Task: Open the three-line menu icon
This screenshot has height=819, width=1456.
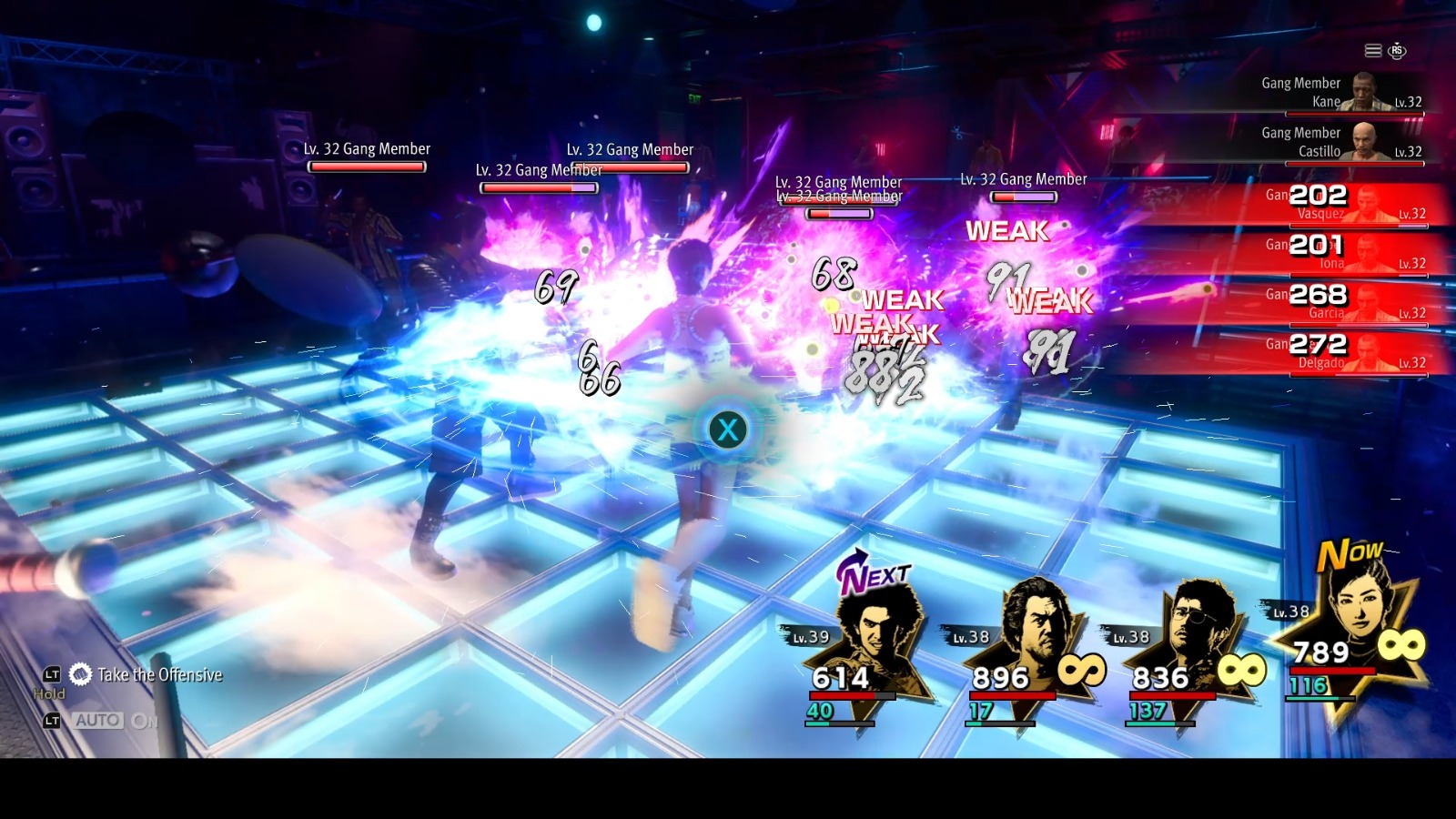Action: pos(1372,51)
